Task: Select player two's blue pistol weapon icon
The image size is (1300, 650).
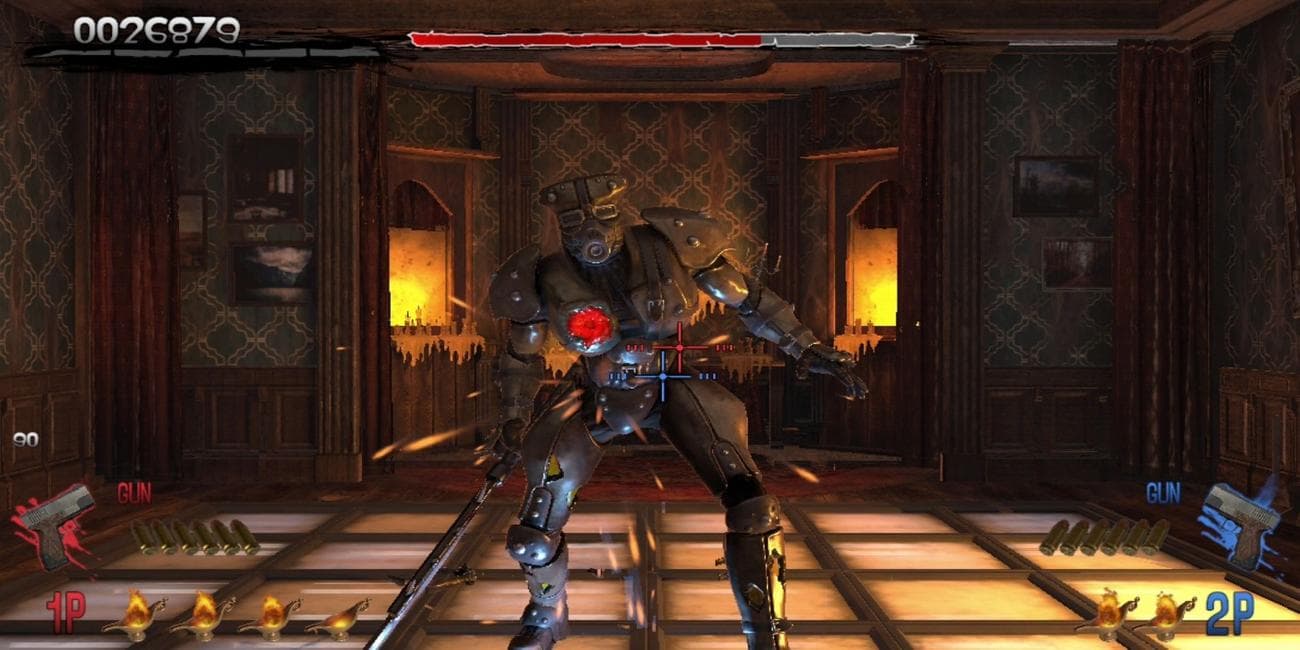Action: [x=1243, y=520]
